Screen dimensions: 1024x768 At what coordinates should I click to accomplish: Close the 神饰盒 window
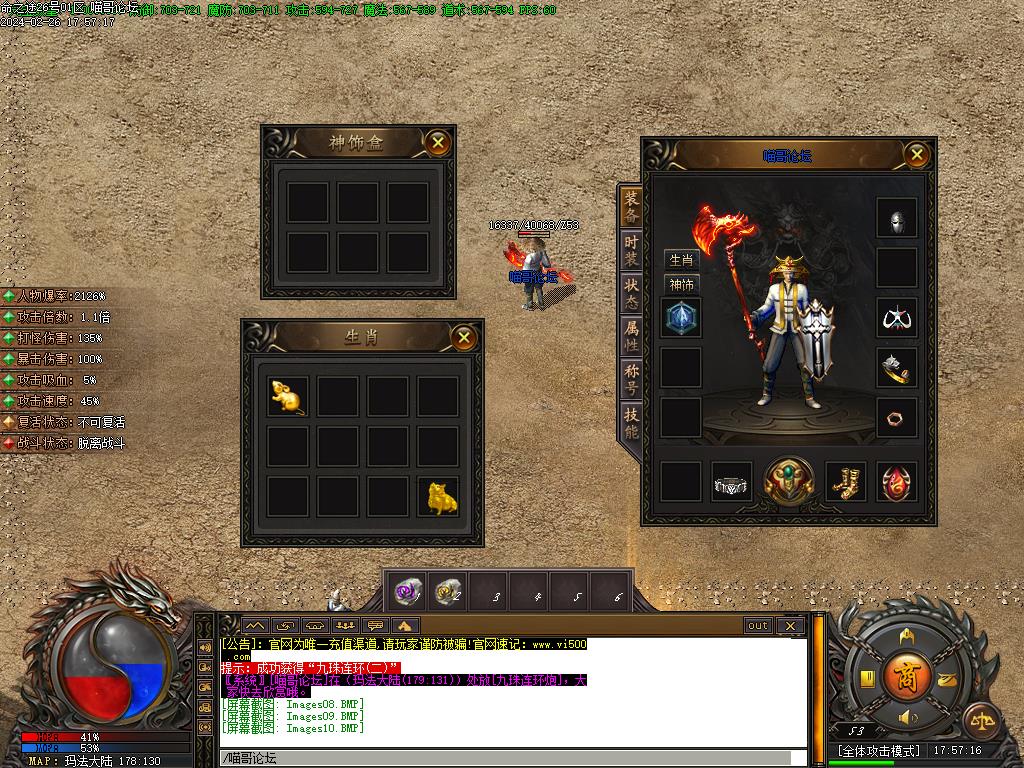pos(437,143)
